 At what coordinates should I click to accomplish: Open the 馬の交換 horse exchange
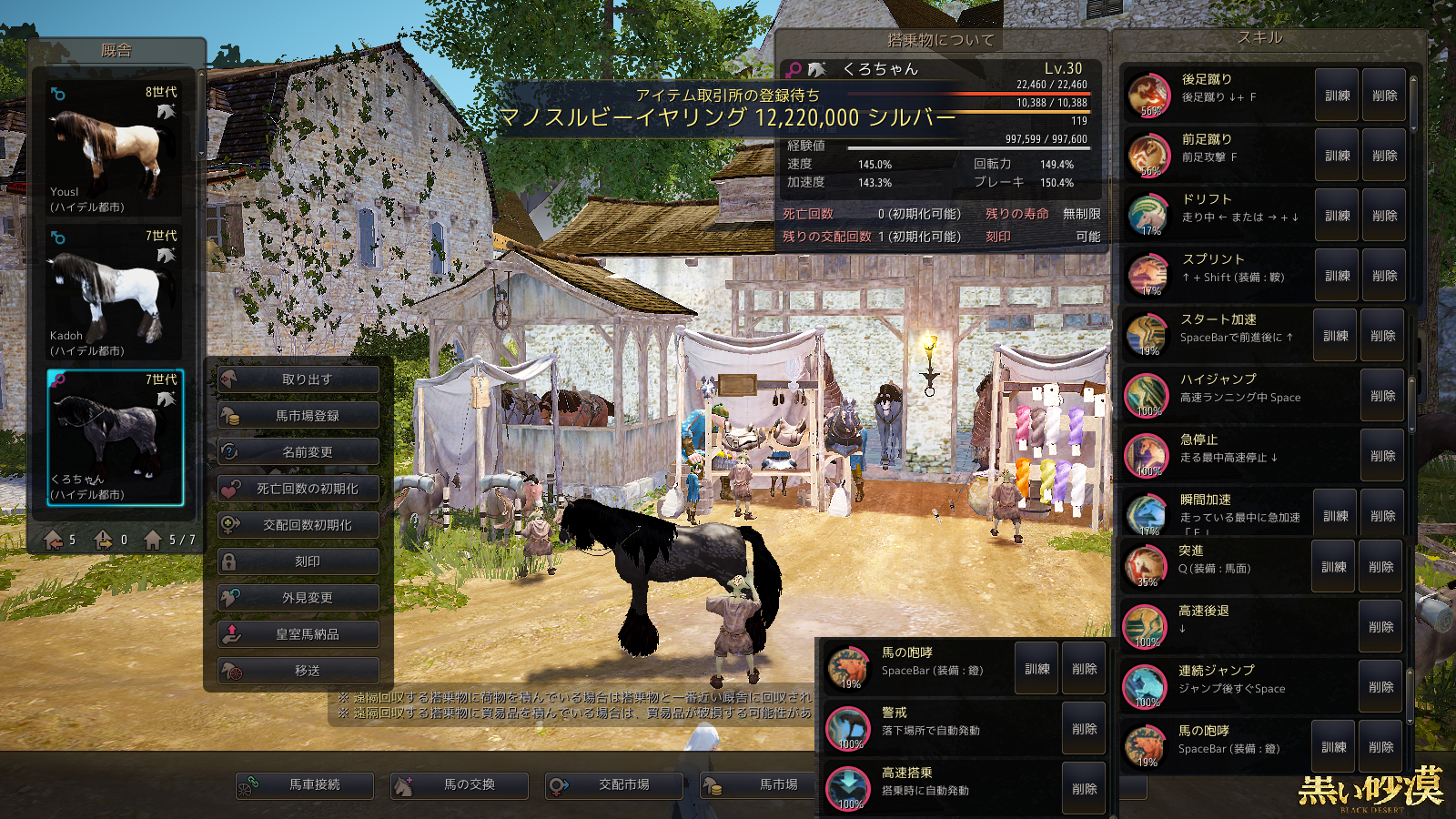(x=460, y=784)
